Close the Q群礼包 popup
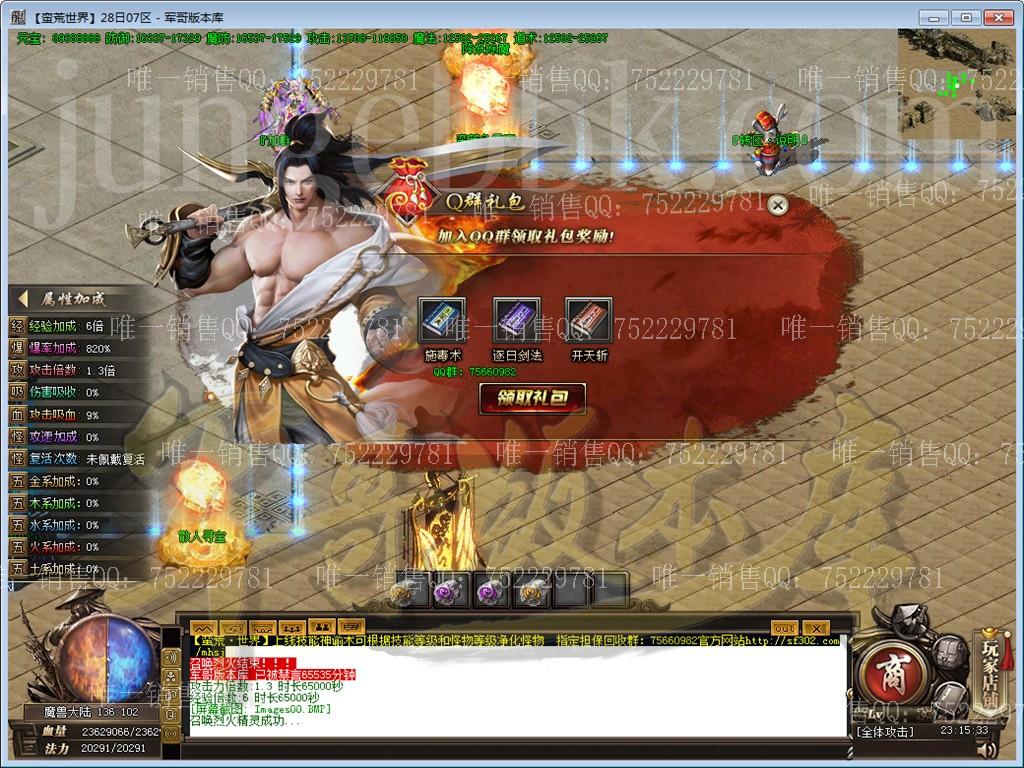The image size is (1024, 768). [777, 206]
